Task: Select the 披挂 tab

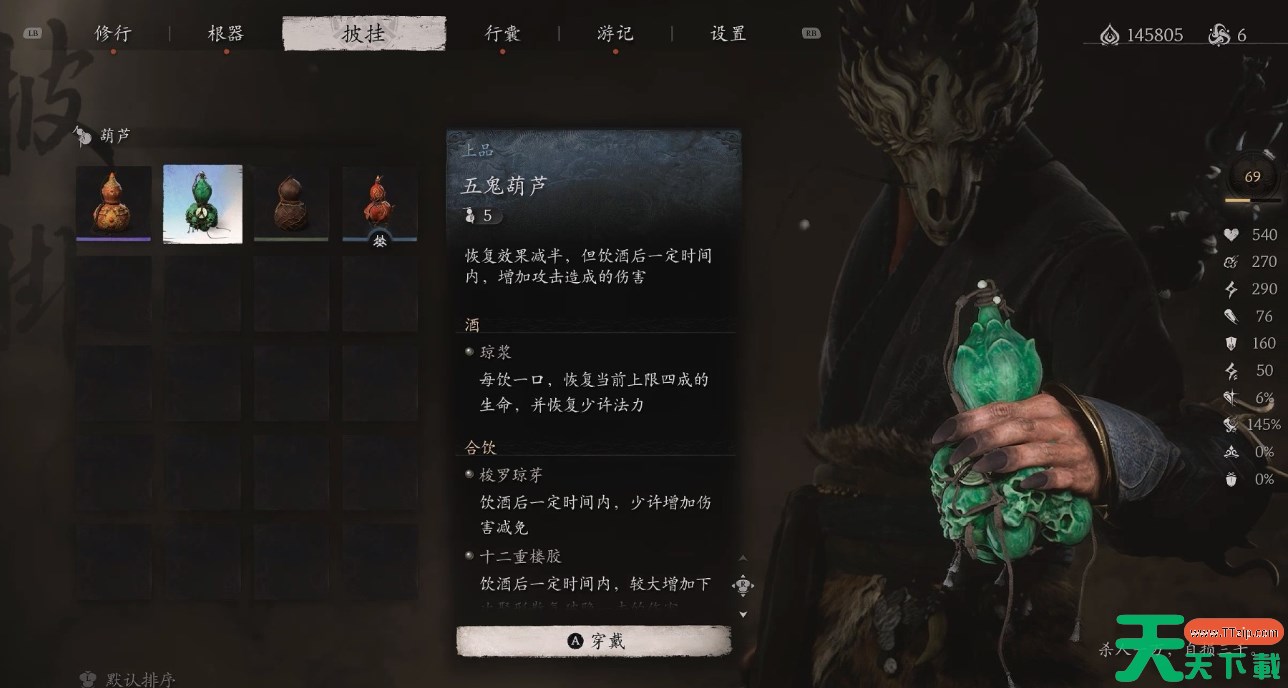Action: (363, 33)
